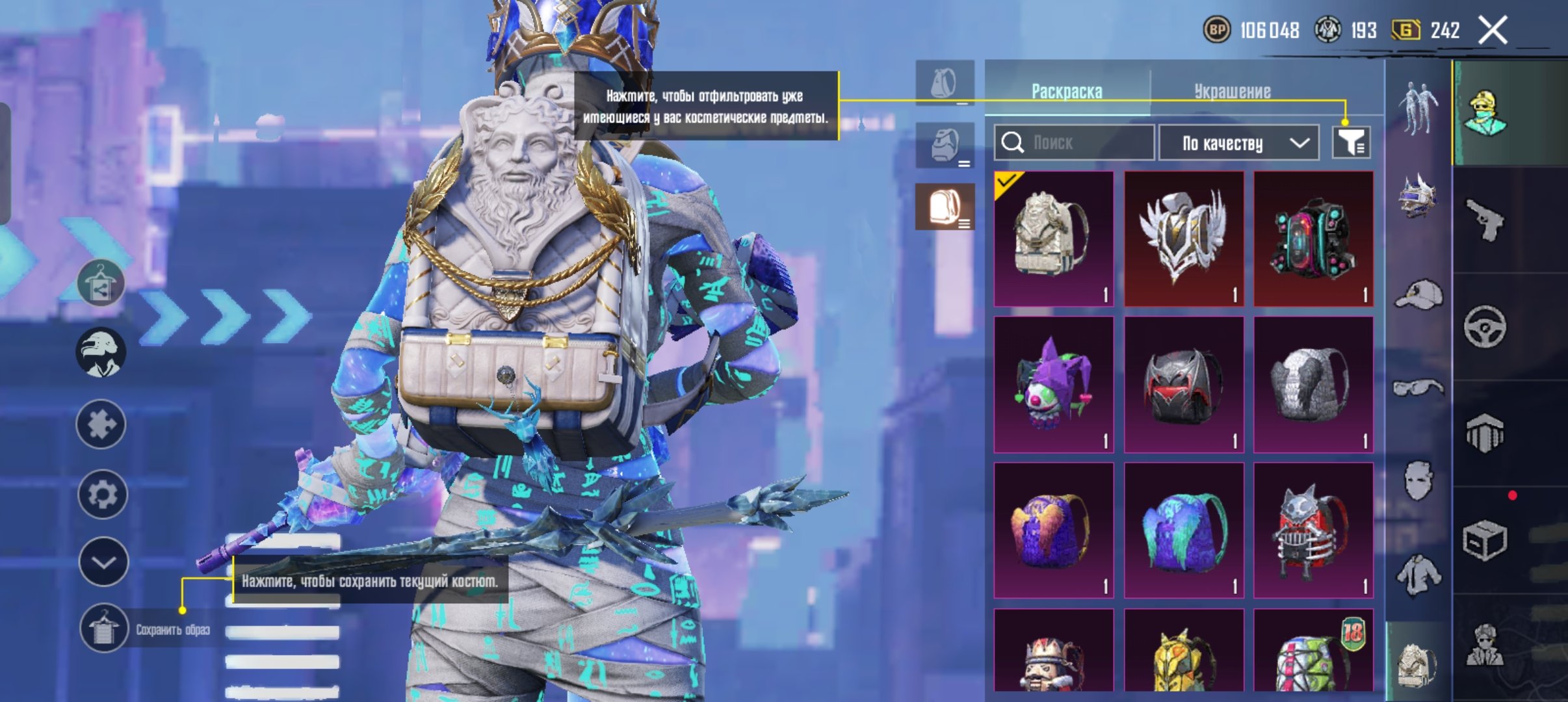Pick the neon cyber backpack skin
Viewport: 1568px width, 702px height.
(x=1313, y=239)
